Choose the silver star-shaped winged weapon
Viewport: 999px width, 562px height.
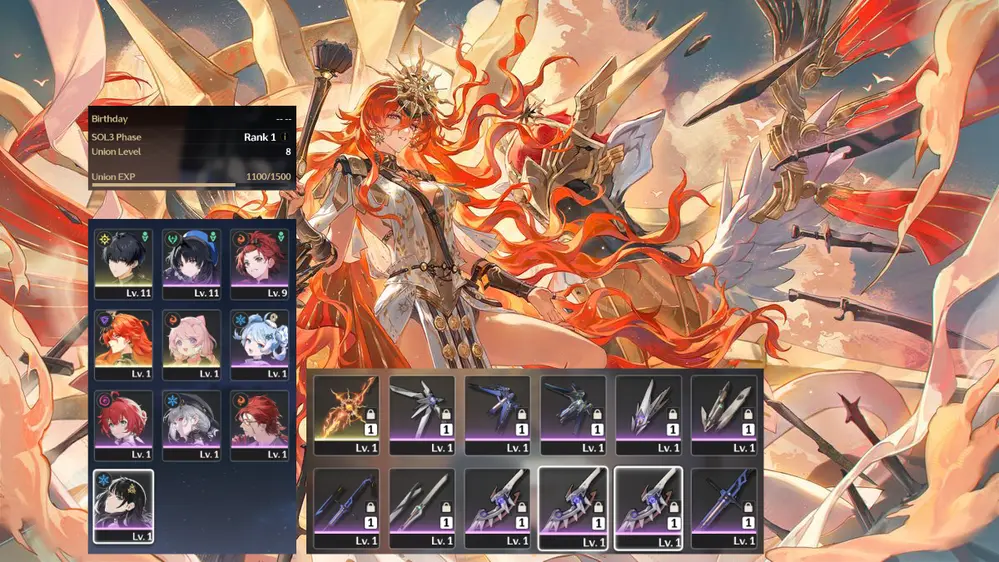pyautogui.click(x=421, y=408)
